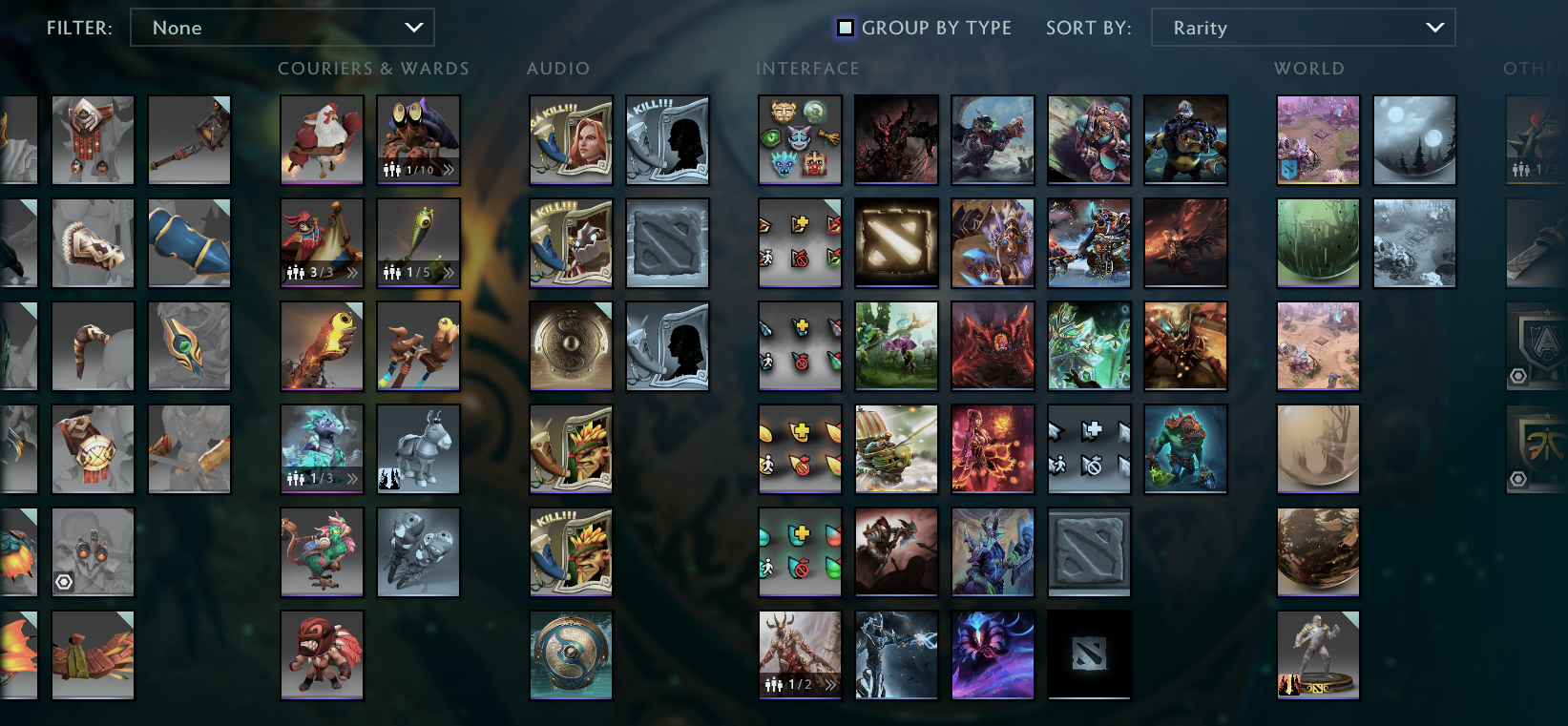Open the Lina announcer pack
Viewport: 1568px width, 726px height.
pyautogui.click(x=571, y=140)
